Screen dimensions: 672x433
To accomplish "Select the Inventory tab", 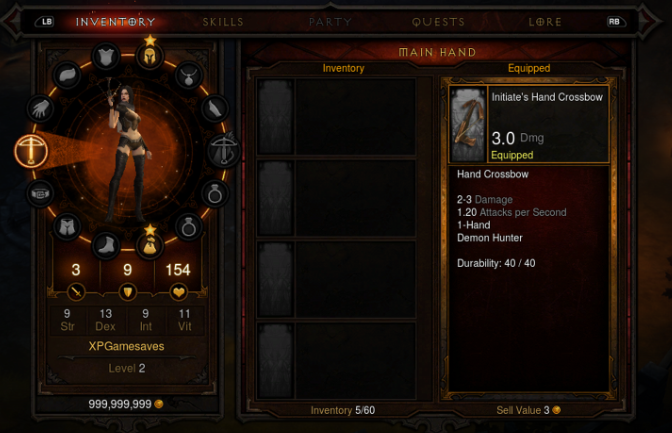I will click(115, 21).
